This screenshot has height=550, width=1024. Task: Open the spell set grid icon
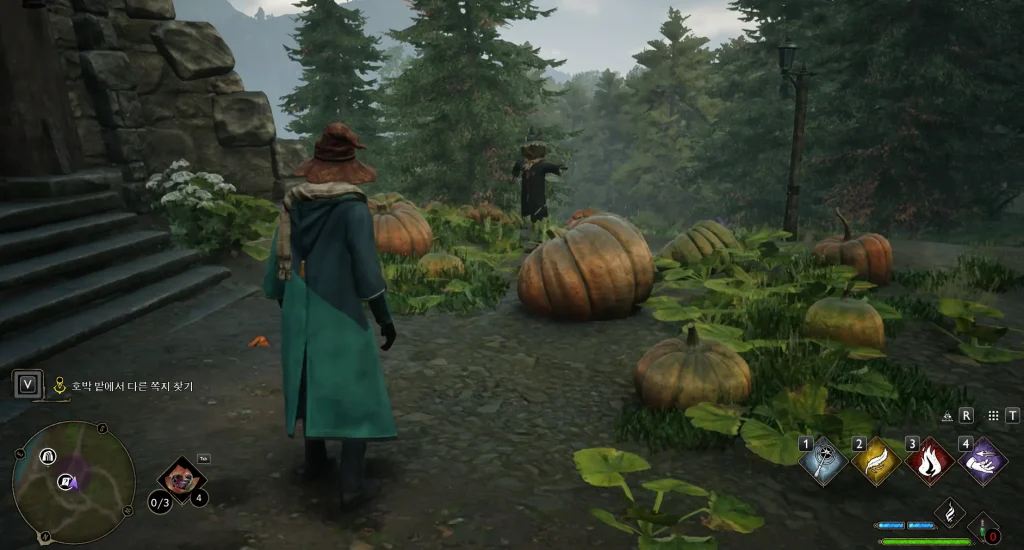[993, 415]
